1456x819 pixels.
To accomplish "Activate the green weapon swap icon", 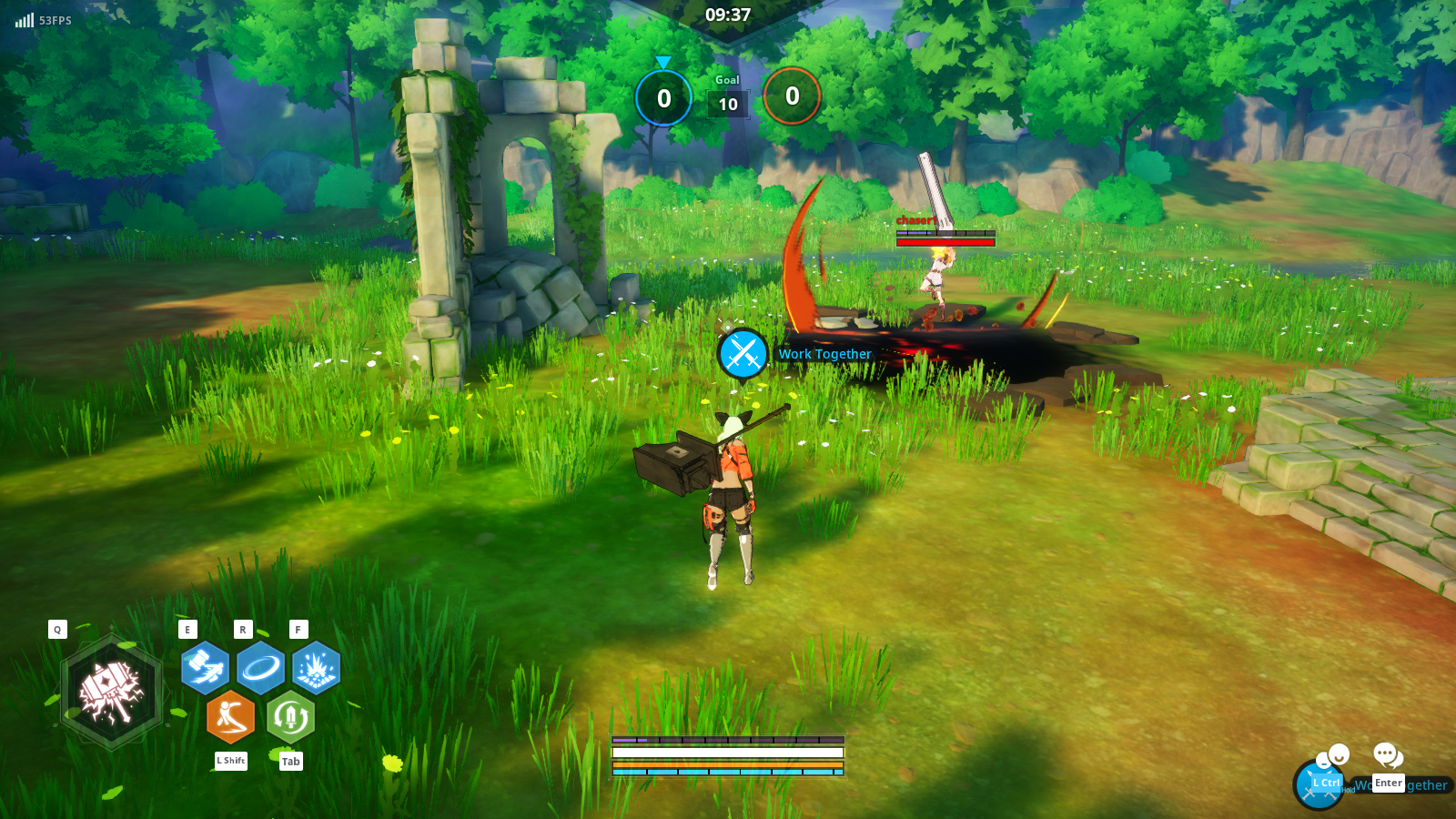I will point(290,717).
